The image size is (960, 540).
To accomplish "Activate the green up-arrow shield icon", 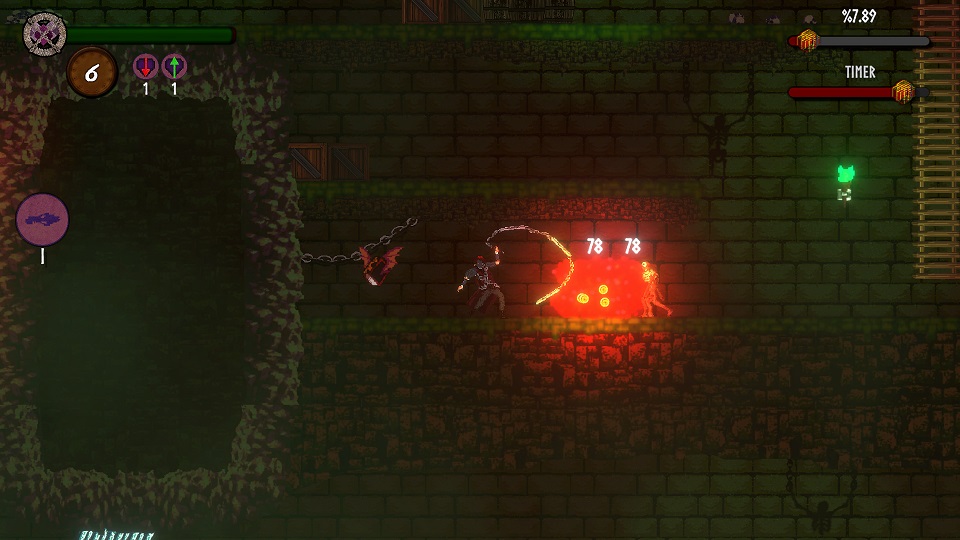I will pyautogui.click(x=174, y=68).
